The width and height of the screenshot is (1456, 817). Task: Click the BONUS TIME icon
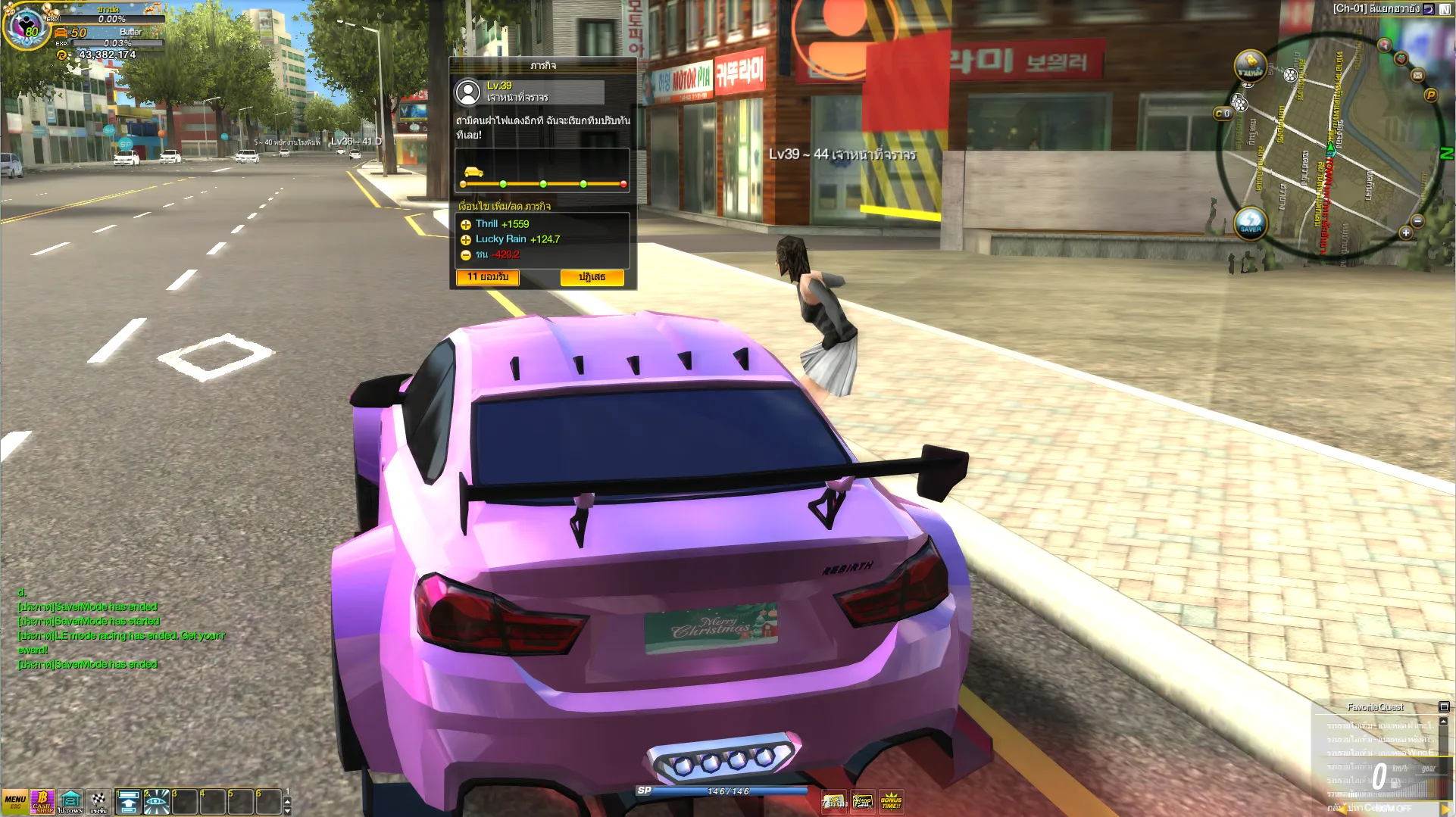[x=891, y=802]
